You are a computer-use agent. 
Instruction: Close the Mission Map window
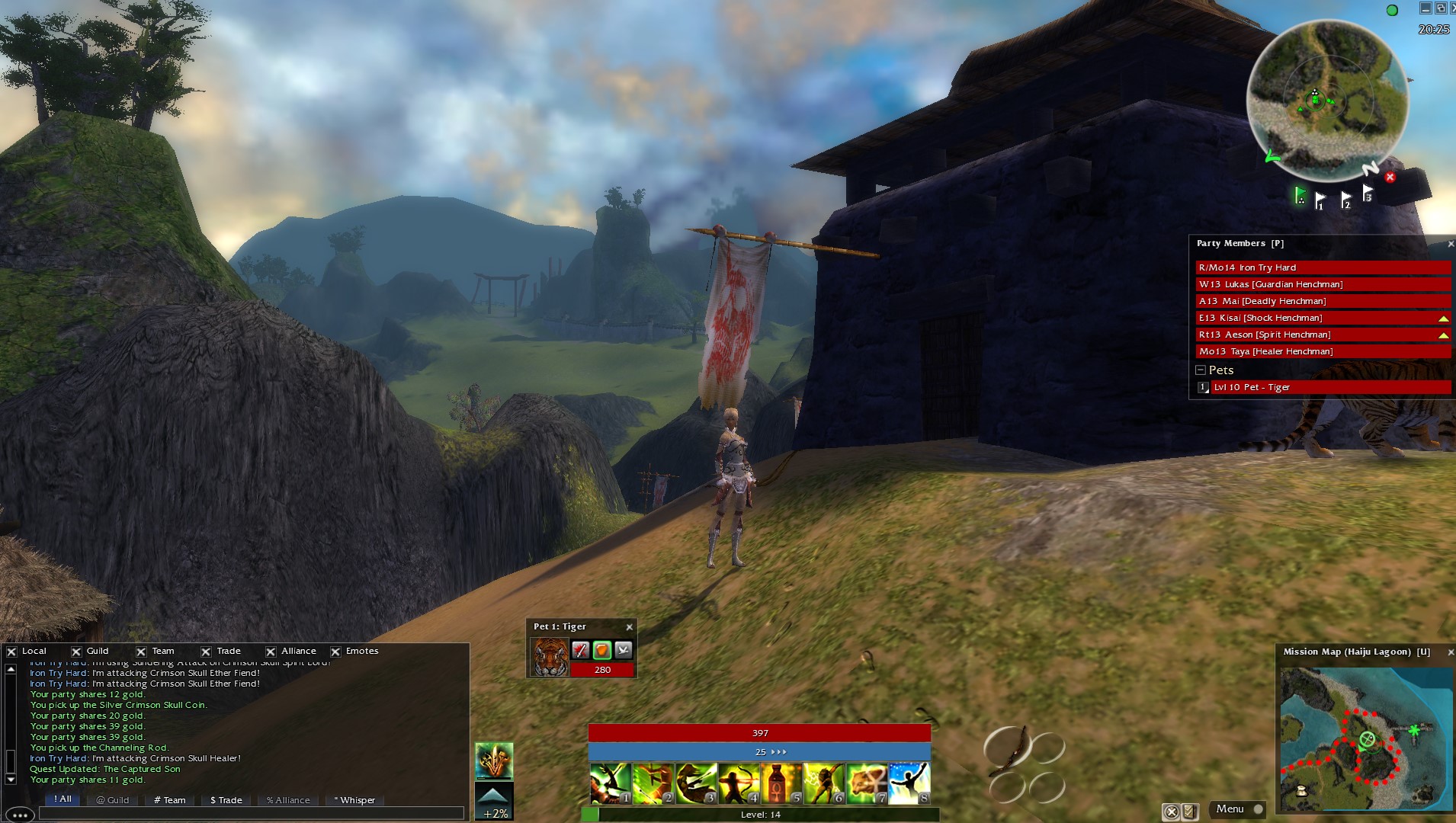[x=1450, y=652]
